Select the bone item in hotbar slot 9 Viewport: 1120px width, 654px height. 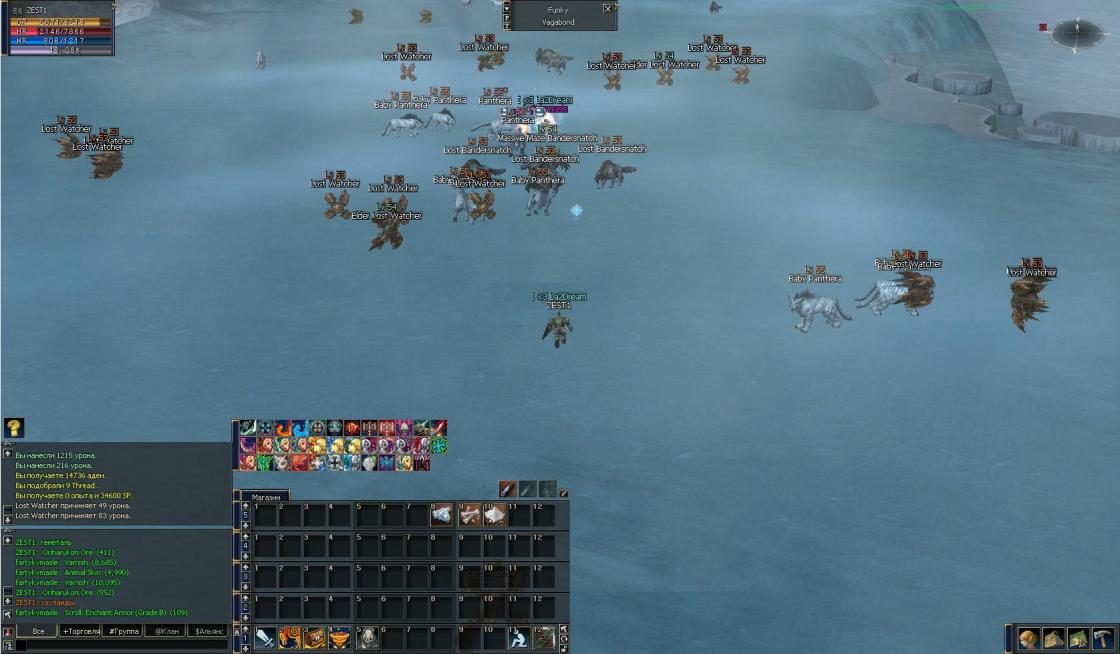(x=469, y=515)
